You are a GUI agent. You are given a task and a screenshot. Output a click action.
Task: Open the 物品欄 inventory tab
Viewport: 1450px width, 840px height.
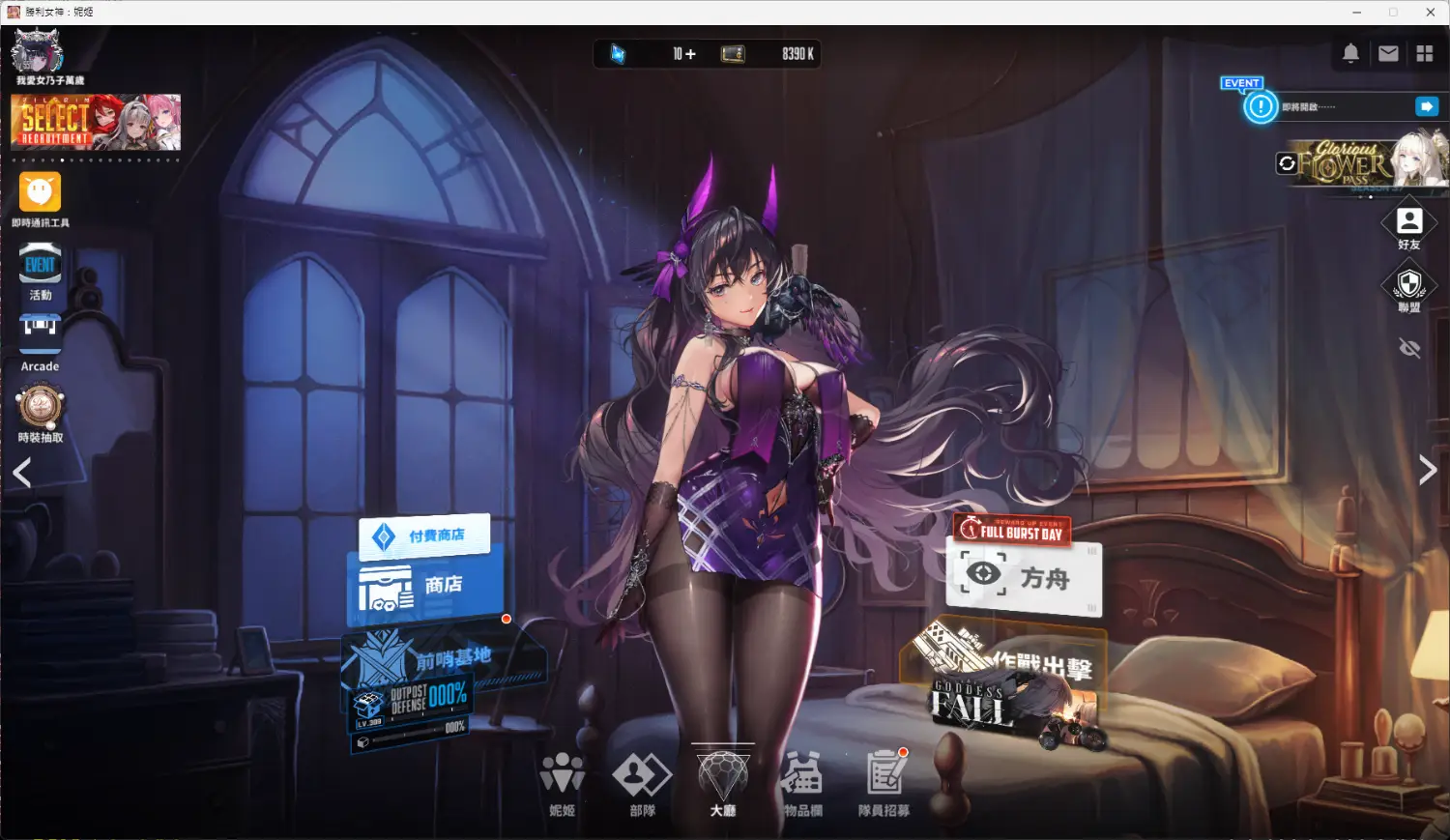click(x=802, y=781)
